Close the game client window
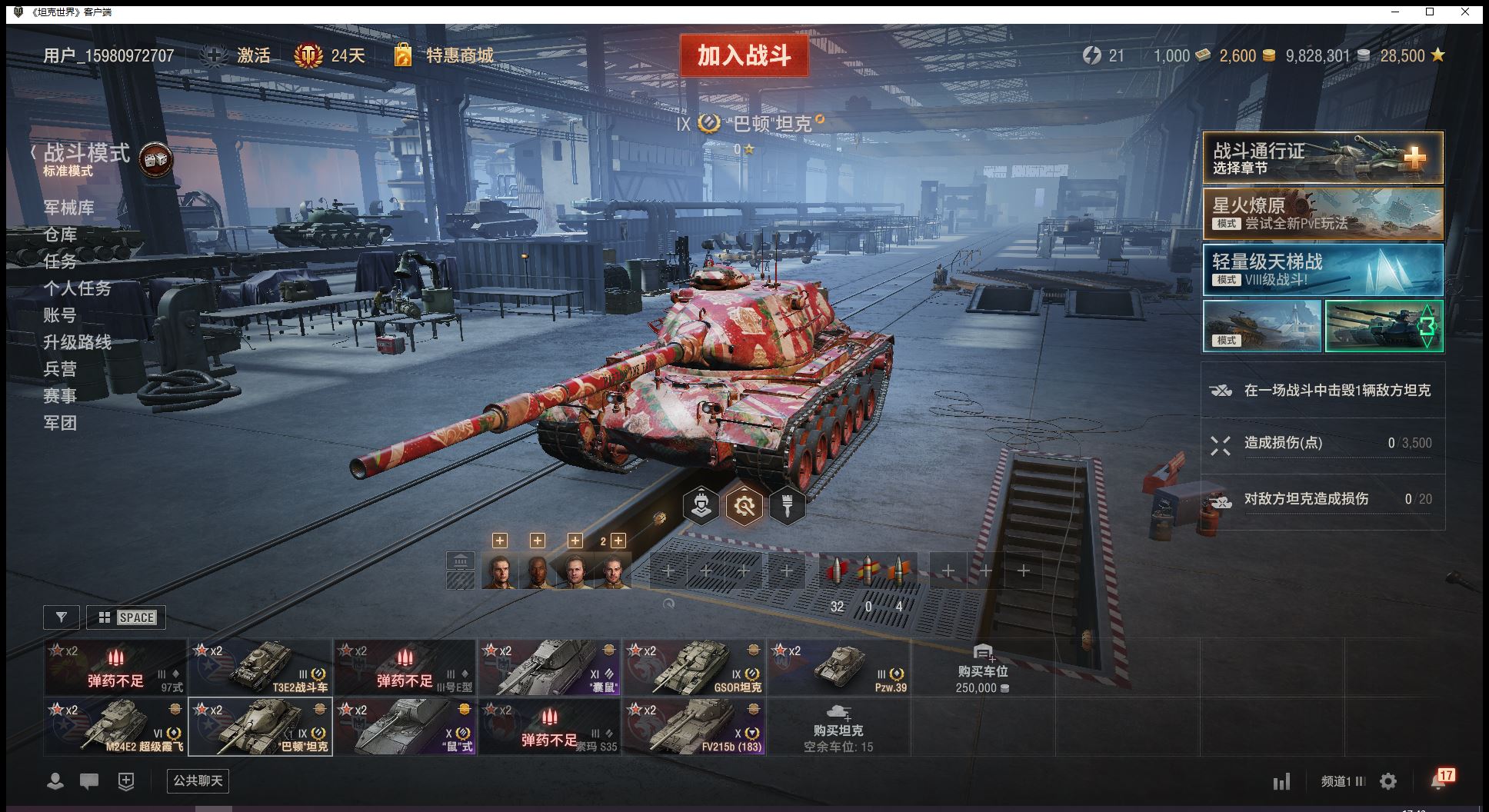1489x812 pixels. coord(1465,12)
